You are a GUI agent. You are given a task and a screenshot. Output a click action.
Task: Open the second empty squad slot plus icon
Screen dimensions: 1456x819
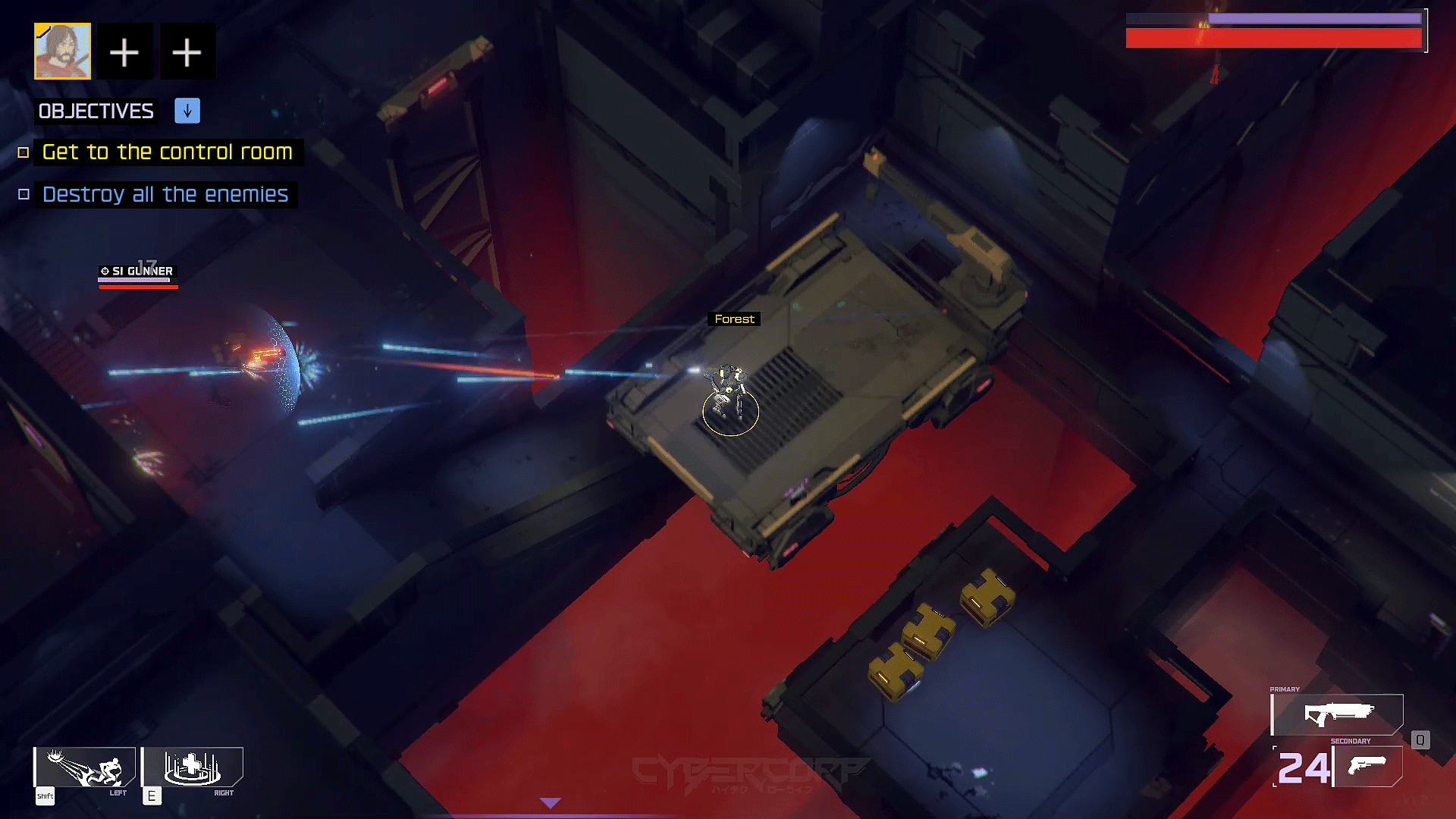[187, 51]
